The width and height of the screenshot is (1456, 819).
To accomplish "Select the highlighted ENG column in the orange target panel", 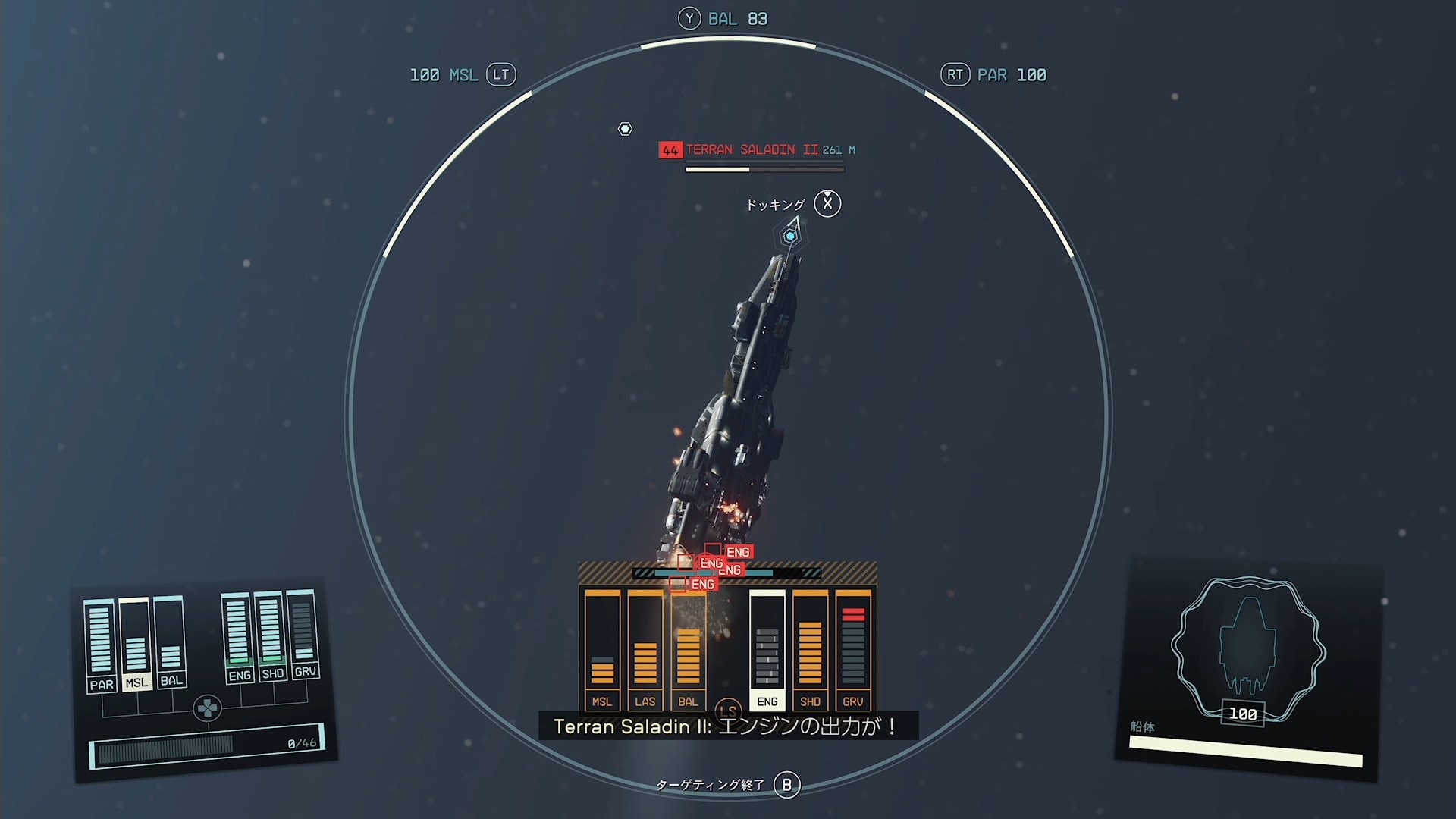I will point(767,650).
